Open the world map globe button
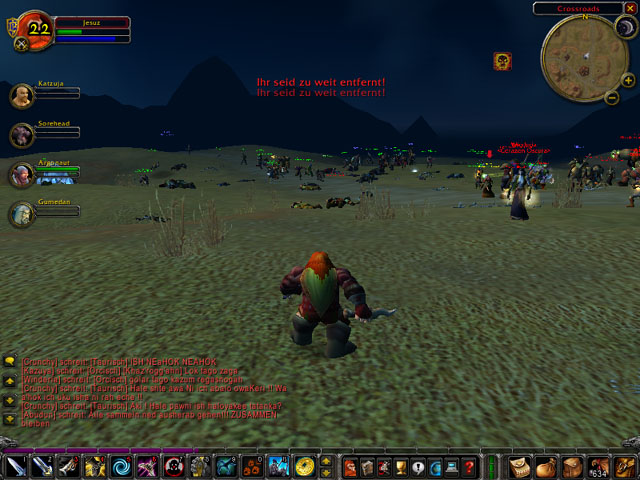640x480 pixels. coord(436,467)
